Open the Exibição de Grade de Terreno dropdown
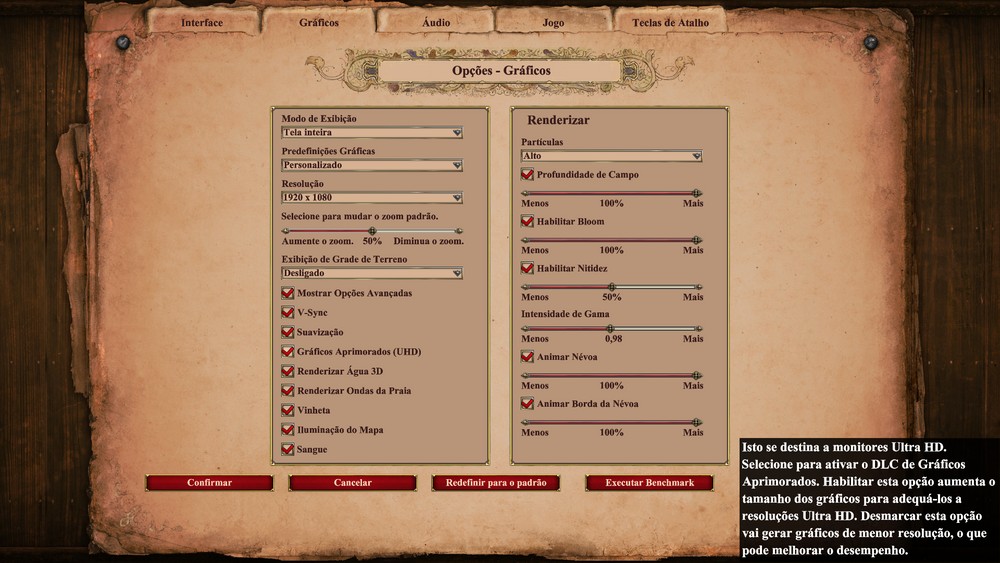Image resolution: width=1000 pixels, height=563 pixels. pyautogui.click(x=371, y=273)
